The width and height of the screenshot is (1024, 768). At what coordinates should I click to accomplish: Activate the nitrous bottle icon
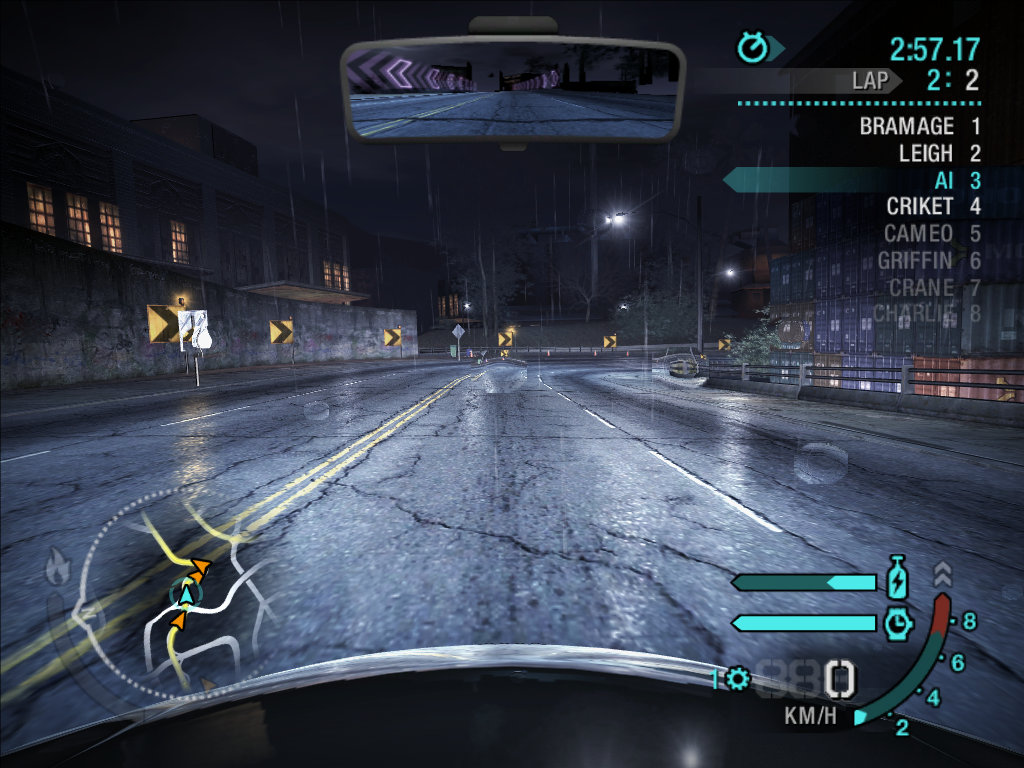coord(896,579)
